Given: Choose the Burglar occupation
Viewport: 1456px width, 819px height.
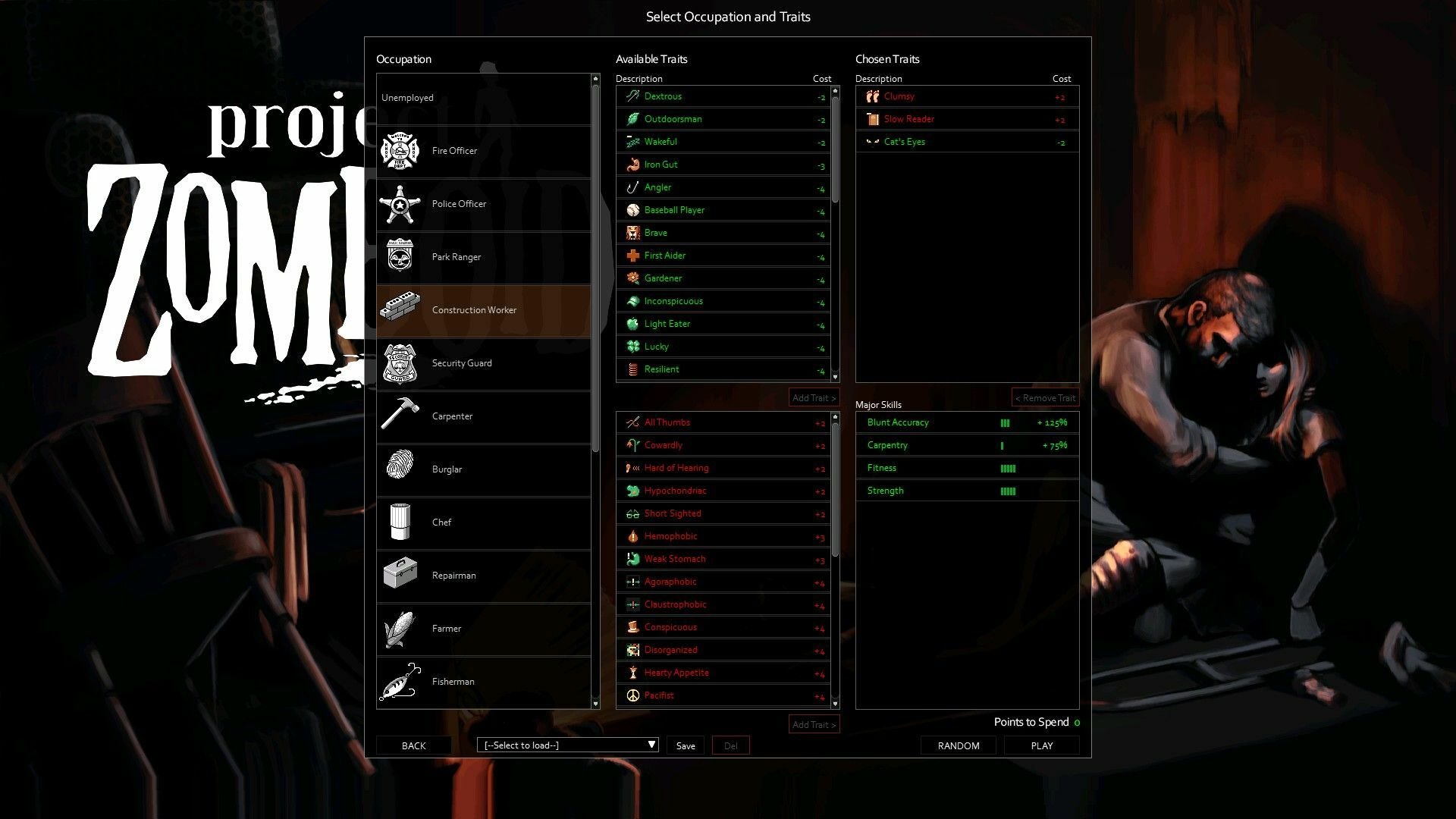Looking at the screenshot, I should 483,469.
